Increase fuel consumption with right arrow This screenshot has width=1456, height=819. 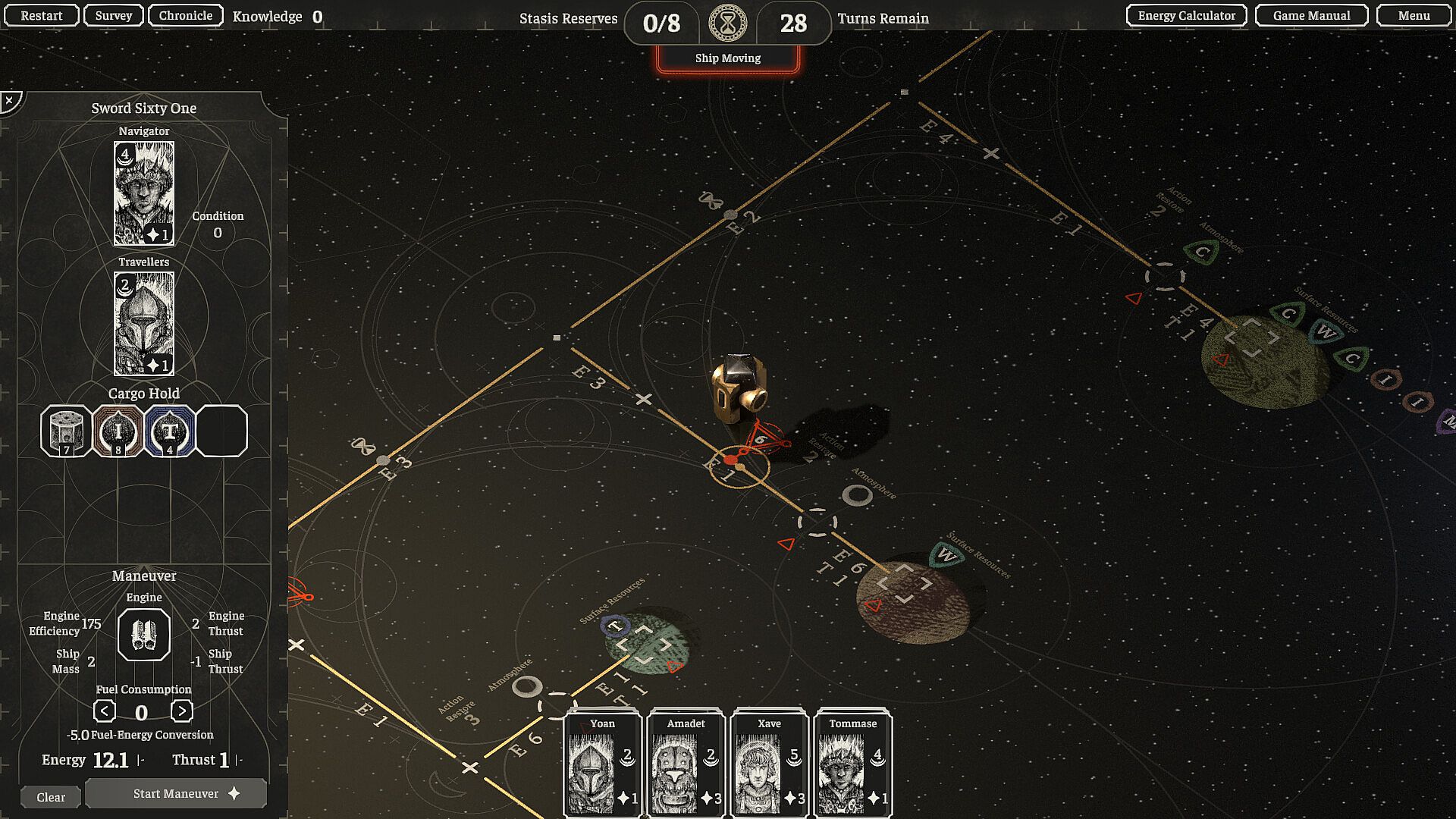point(181,711)
